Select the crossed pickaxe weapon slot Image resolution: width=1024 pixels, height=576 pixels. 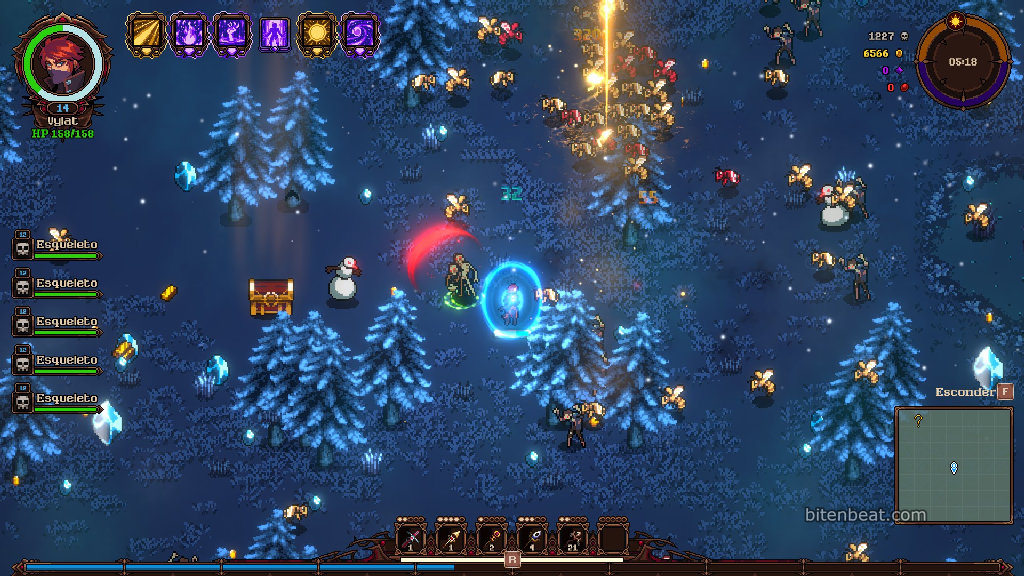click(x=412, y=539)
